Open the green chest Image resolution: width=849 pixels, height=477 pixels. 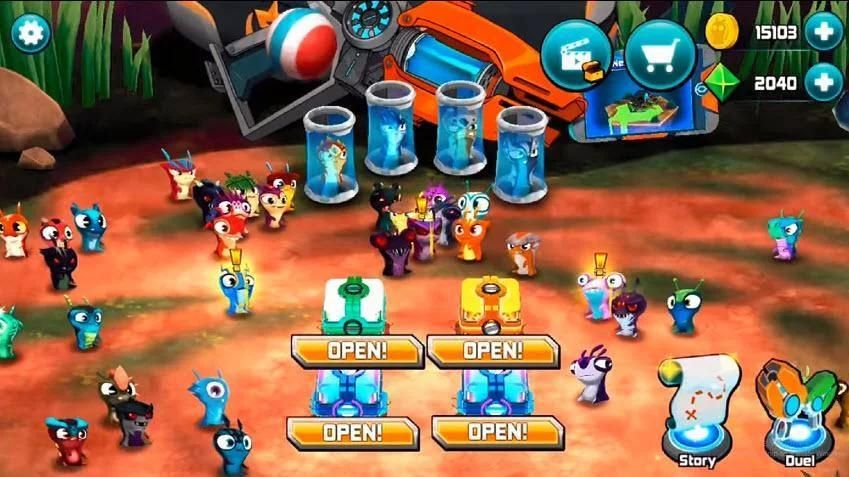point(357,350)
